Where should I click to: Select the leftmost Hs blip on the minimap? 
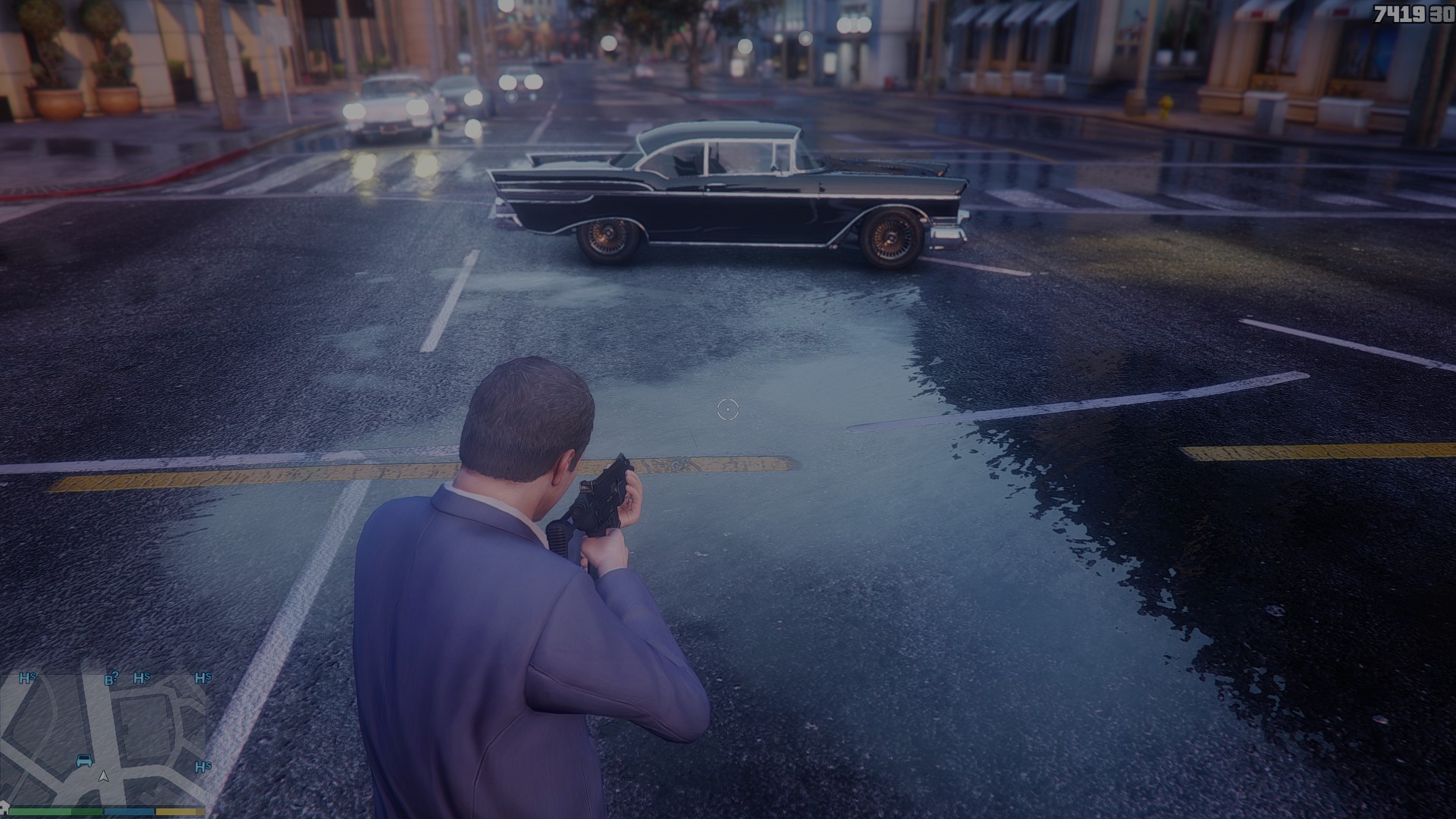[27, 678]
